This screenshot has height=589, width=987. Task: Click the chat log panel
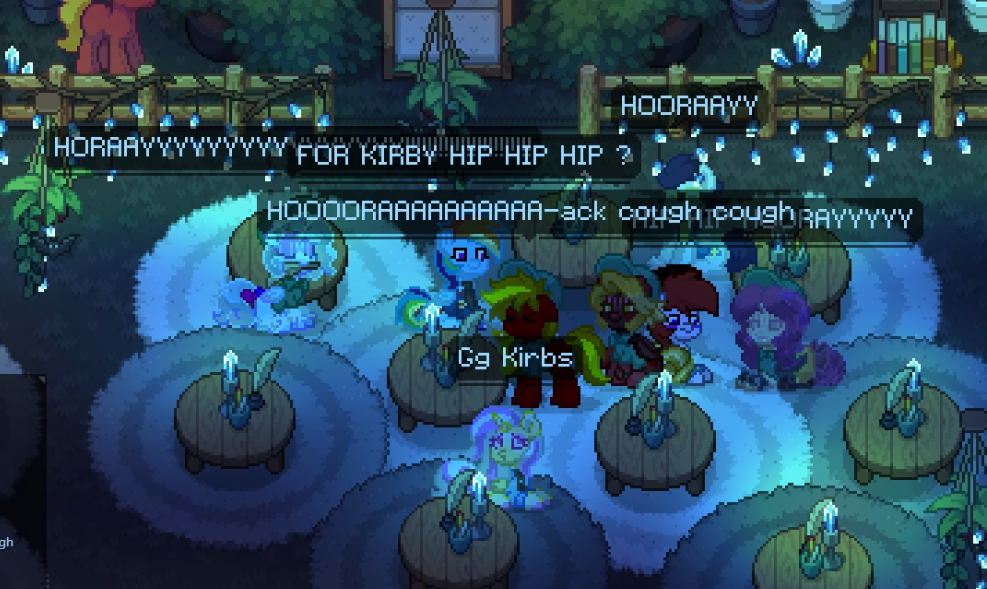point(20,478)
